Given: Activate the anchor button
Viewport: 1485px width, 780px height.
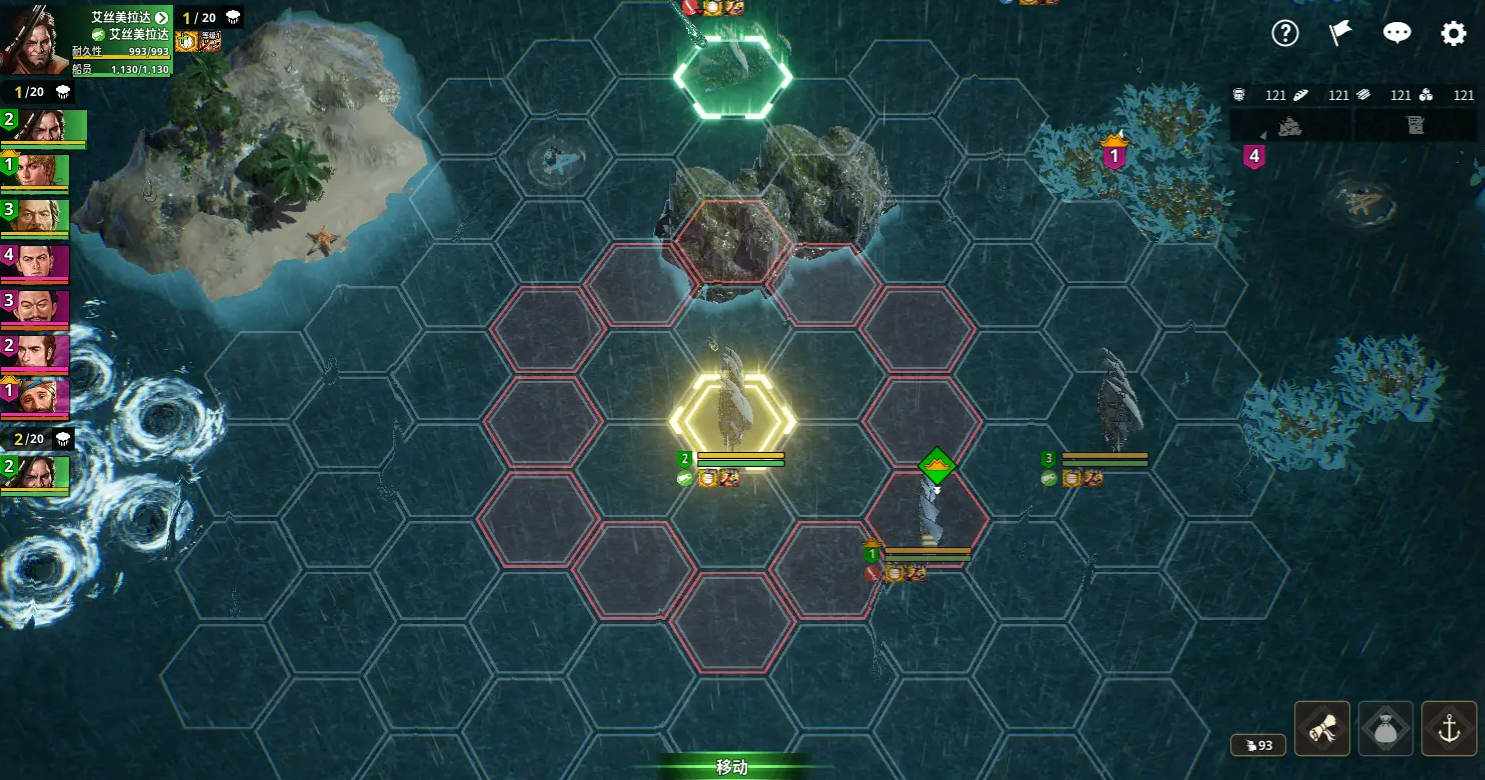Looking at the screenshot, I should (x=1449, y=729).
